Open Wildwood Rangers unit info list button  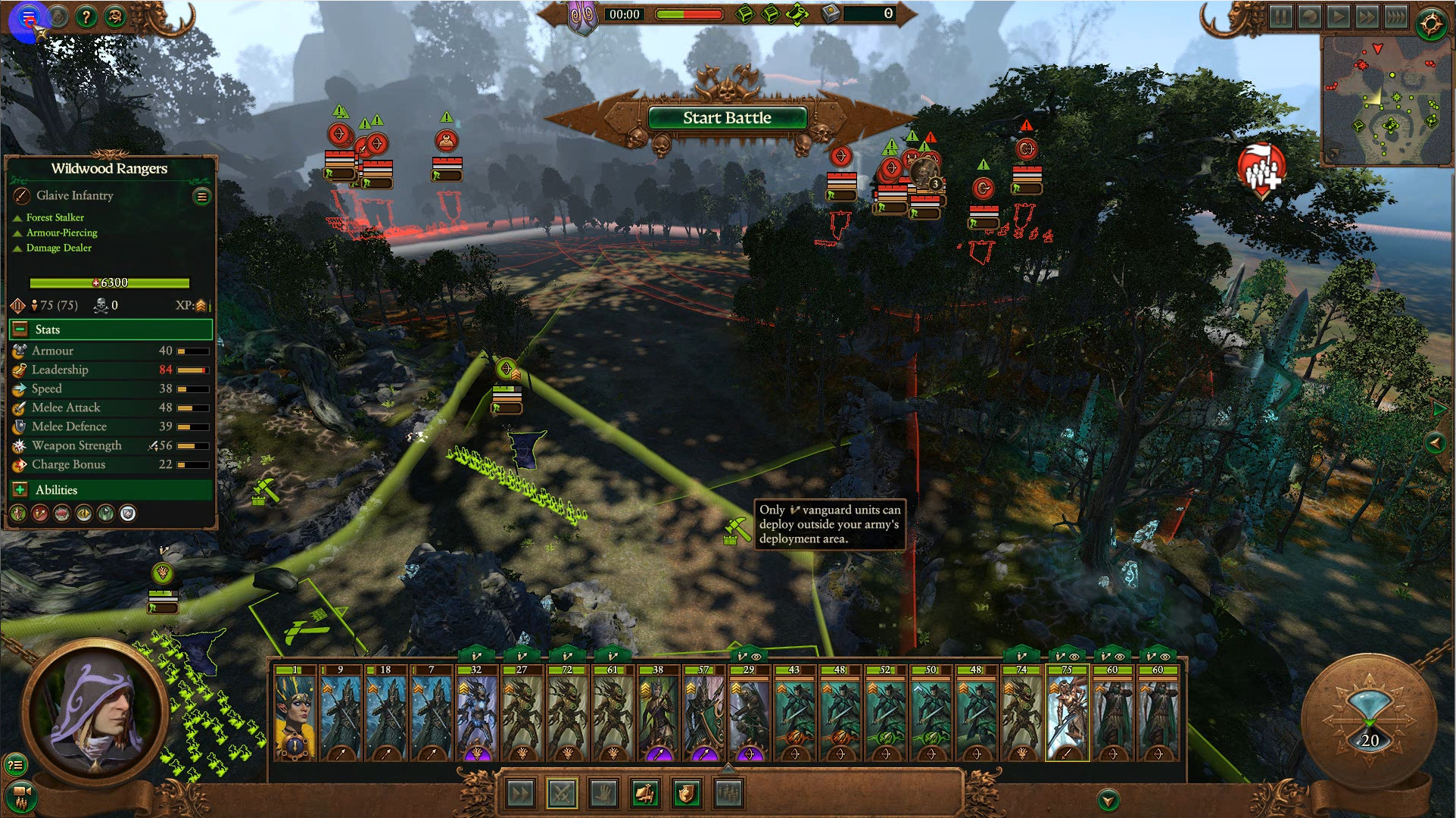[x=202, y=197]
